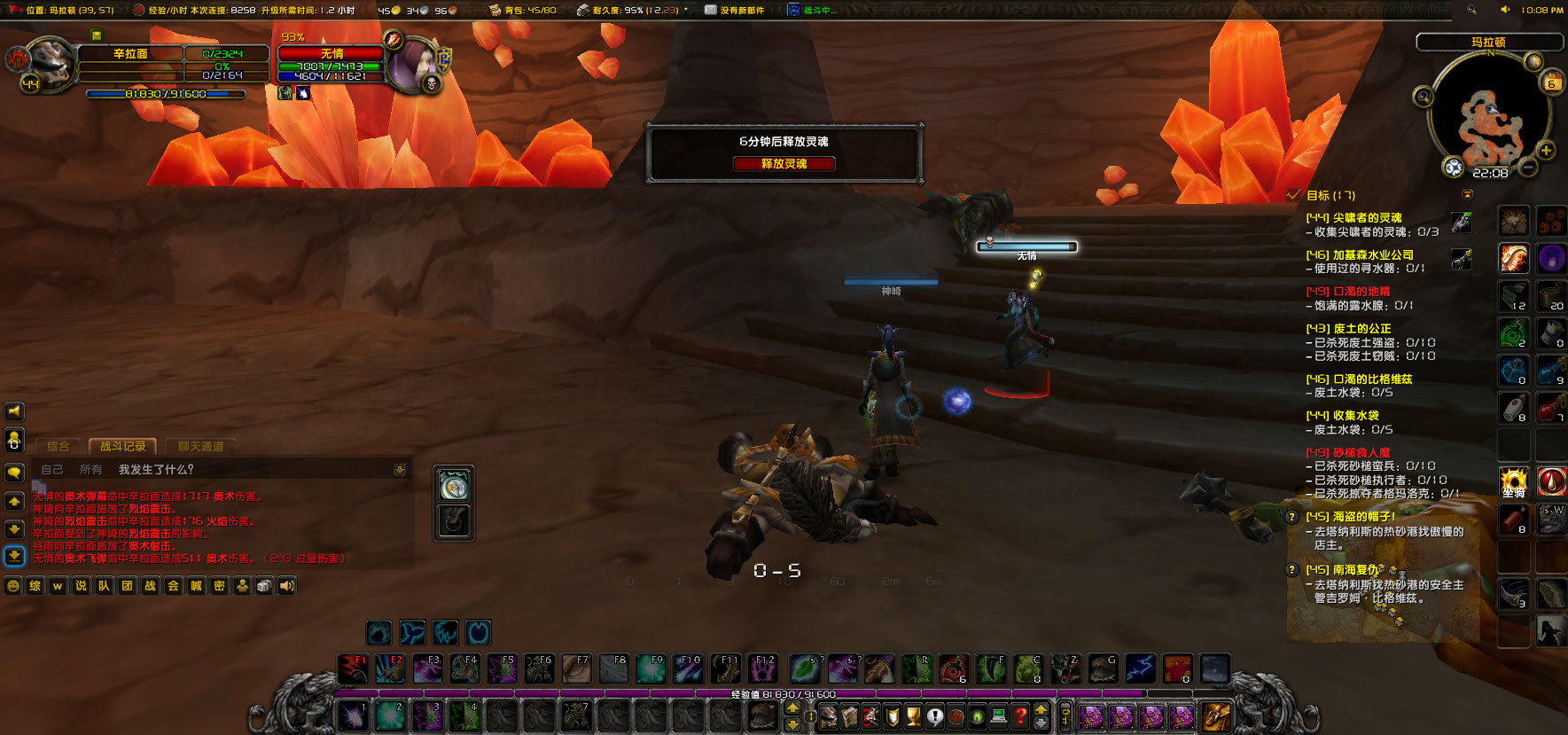This screenshot has height=735, width=1568.
Task: Open minimap tracking options magnifying glass
Action: pos(1424,97)
